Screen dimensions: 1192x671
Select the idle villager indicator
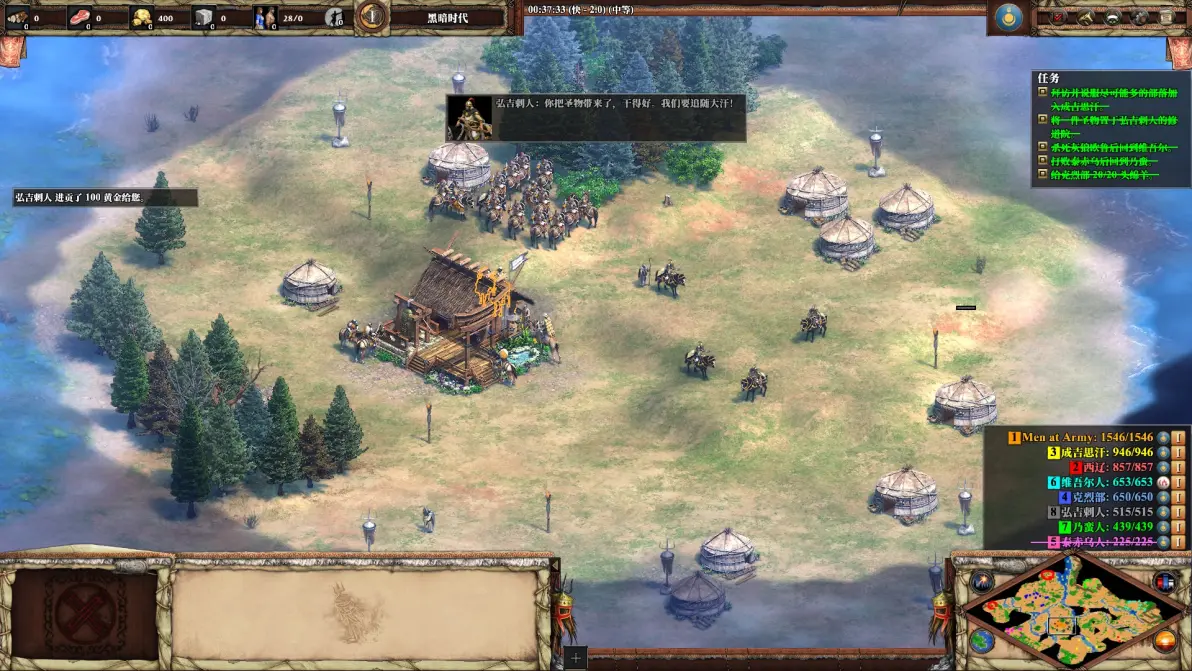336,17
